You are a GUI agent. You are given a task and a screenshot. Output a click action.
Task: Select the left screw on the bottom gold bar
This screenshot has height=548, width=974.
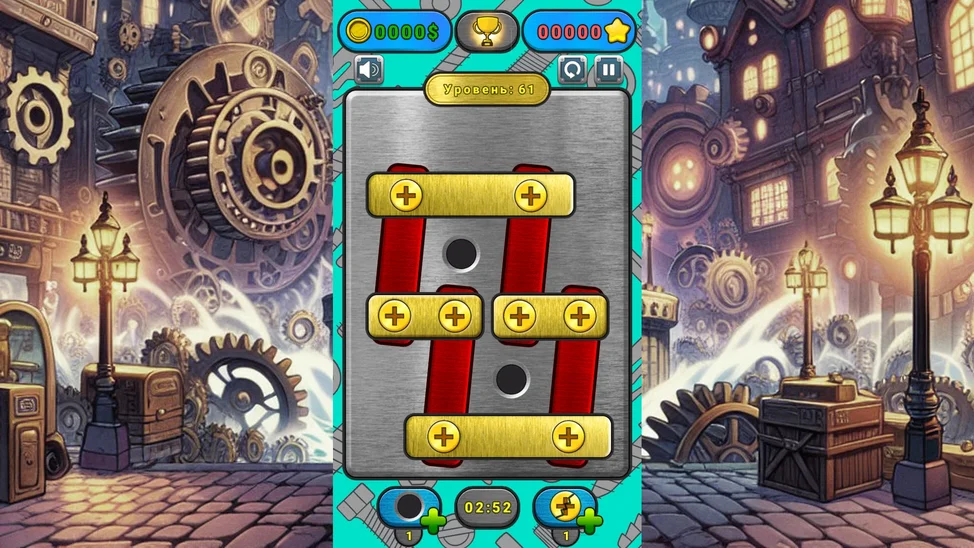(x=443, y=436)
